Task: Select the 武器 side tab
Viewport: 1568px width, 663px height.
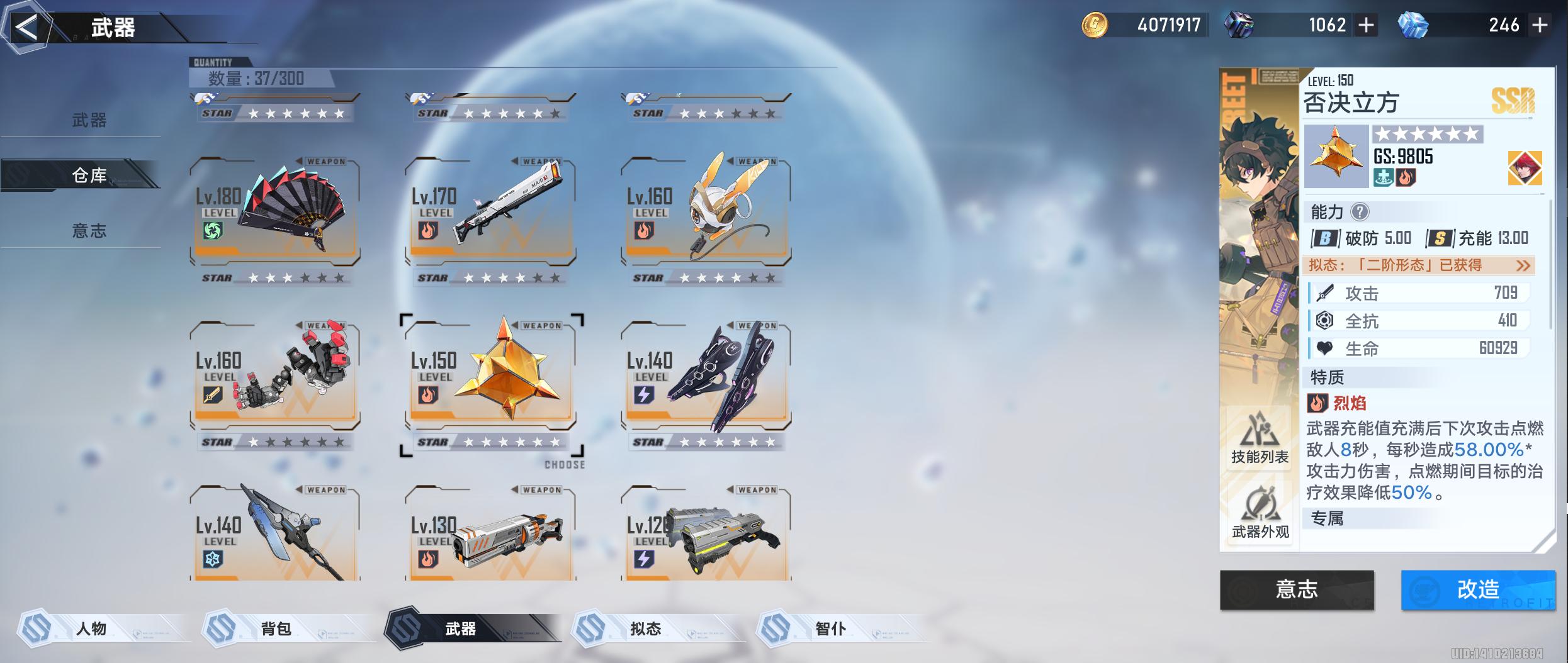Action: (x=89, y=120)
